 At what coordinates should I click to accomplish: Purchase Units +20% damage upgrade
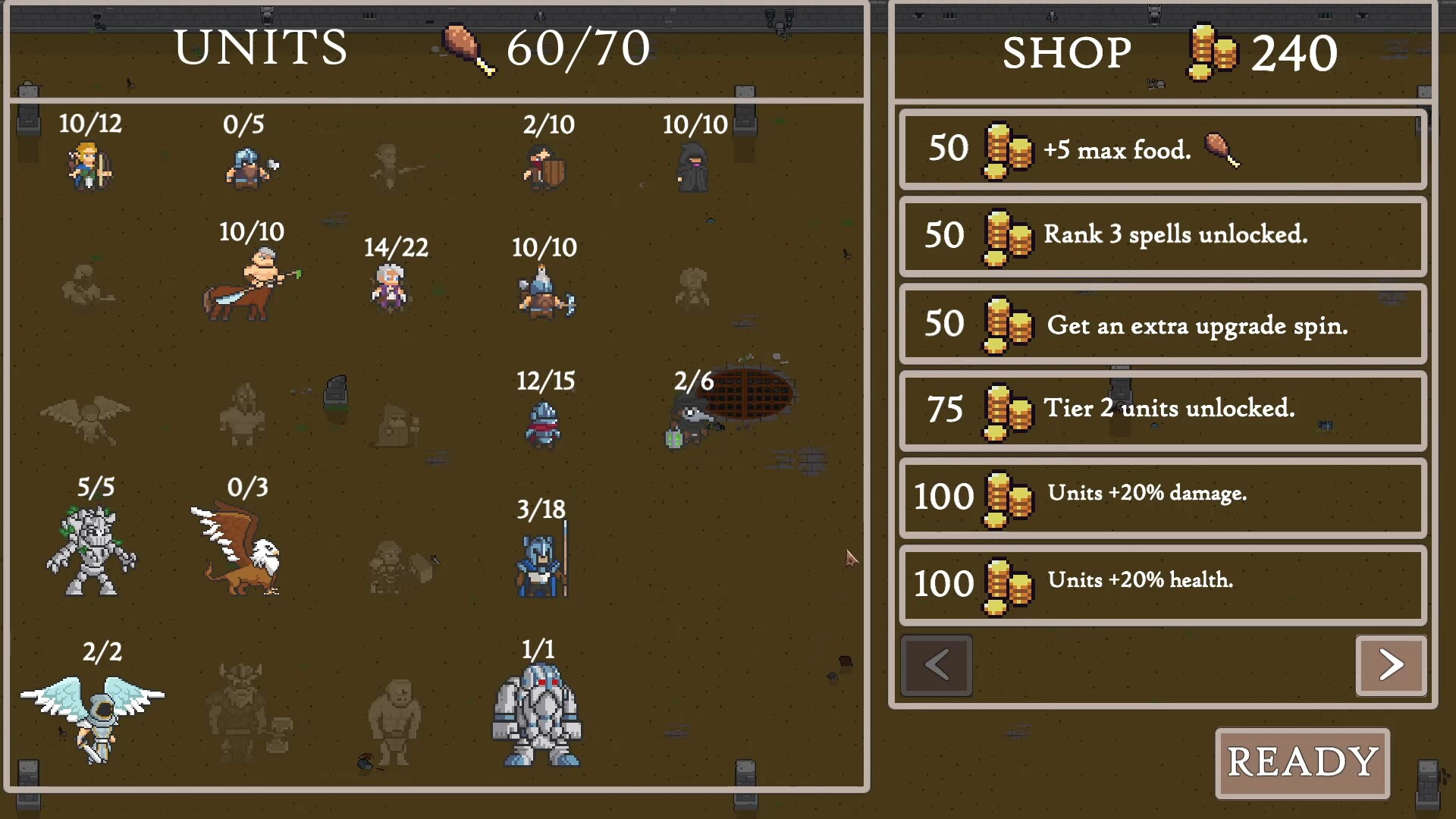click(1162, 498)
